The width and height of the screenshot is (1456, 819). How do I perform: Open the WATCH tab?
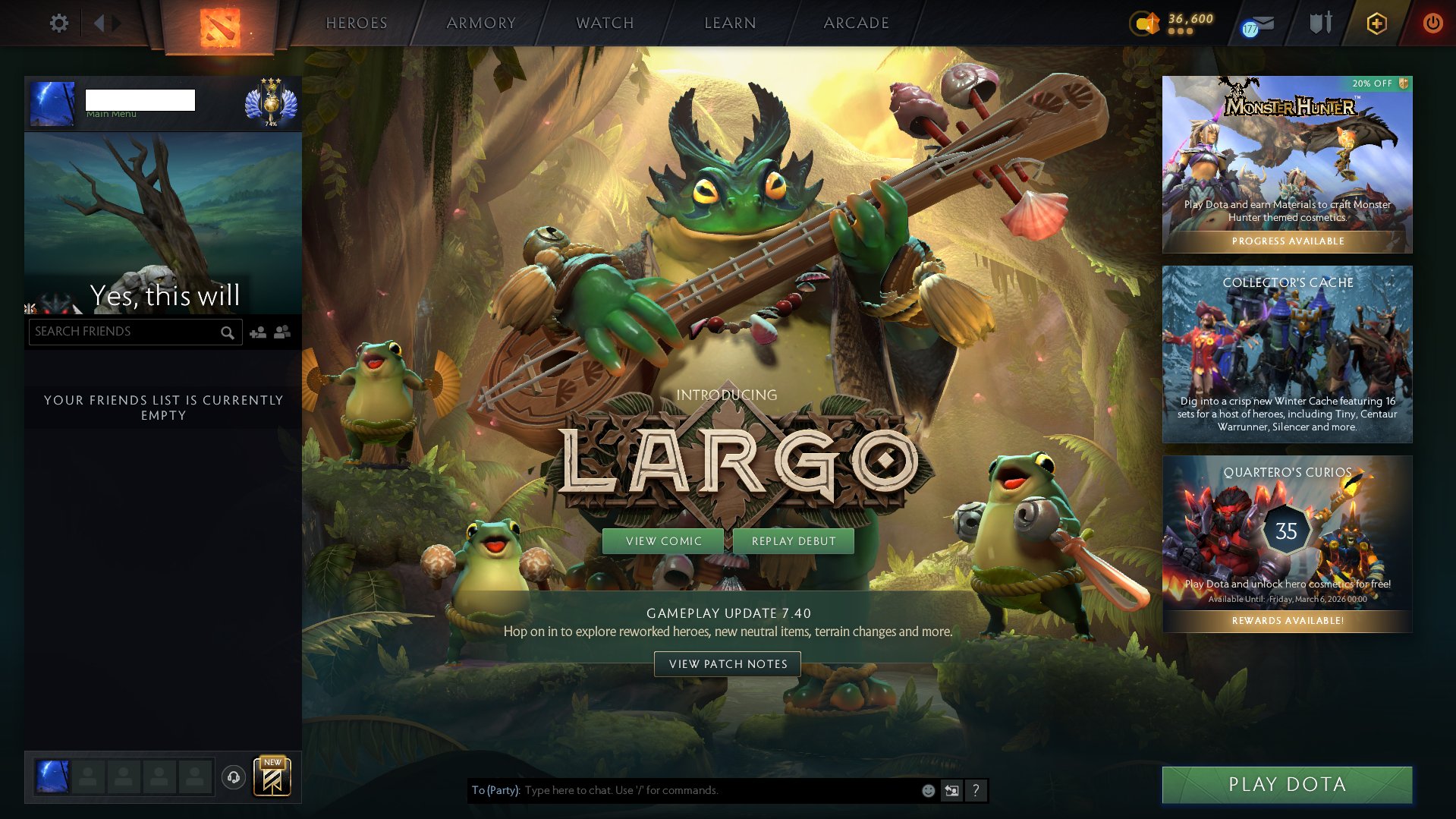[x=603, y=23]
